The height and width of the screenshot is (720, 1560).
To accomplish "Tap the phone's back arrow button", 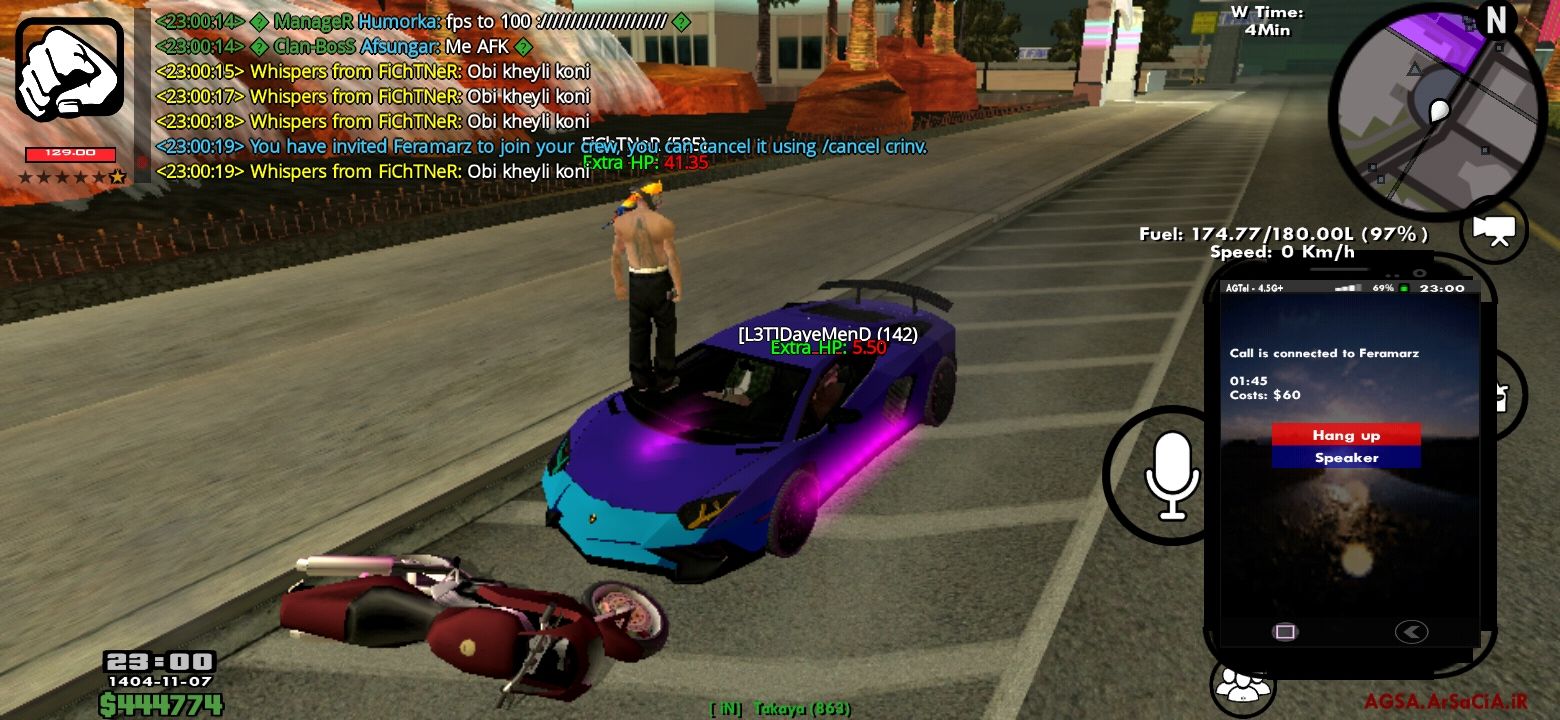I will (1411, 631).
